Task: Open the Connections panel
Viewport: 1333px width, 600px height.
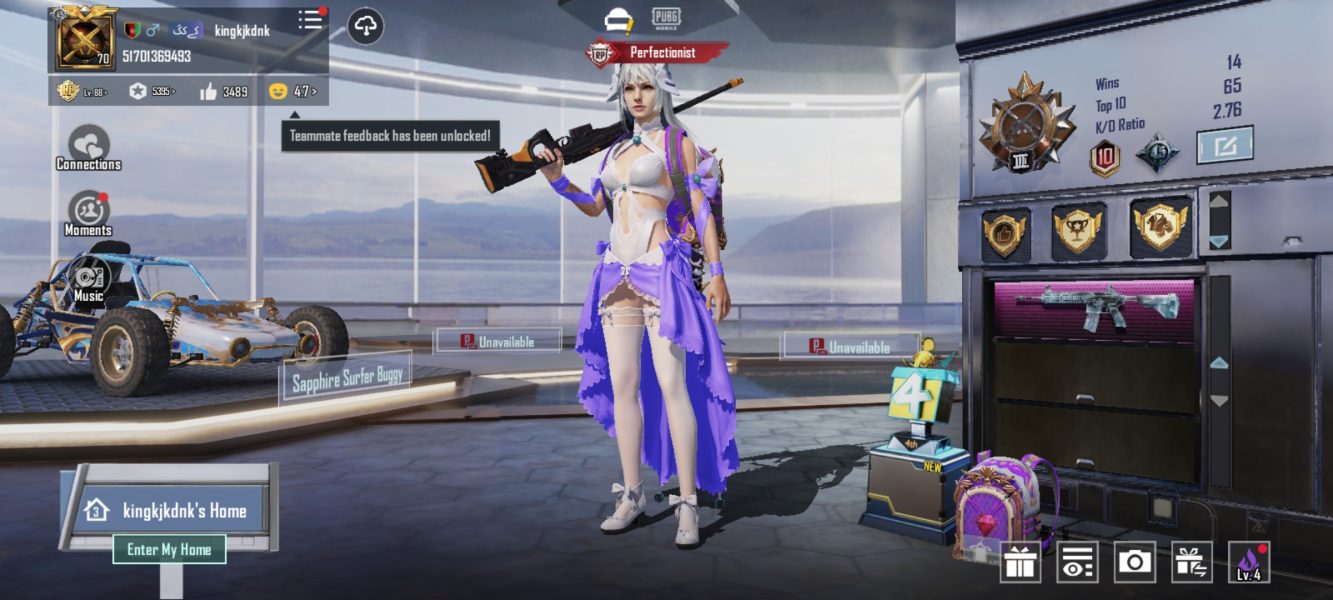Action: pos(89,148)
